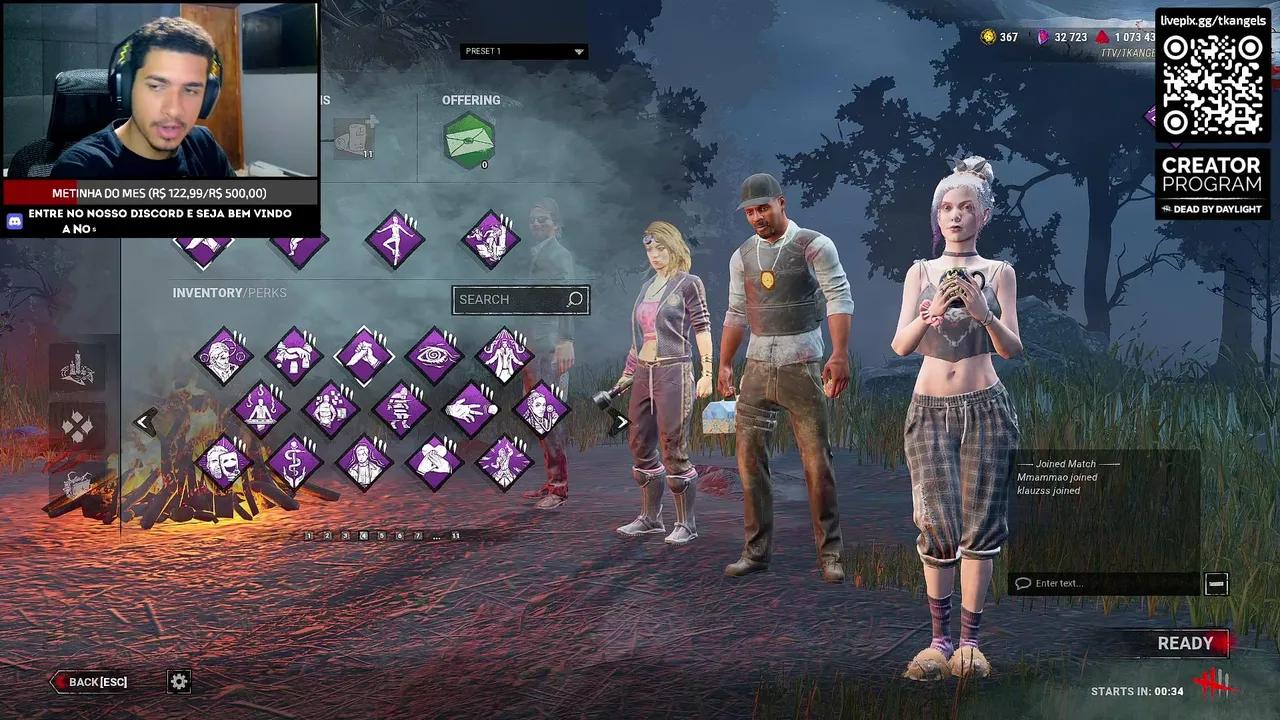1280x720 pixels.
Task: Select the green envelope offering icon
Action: click(468, 140)
